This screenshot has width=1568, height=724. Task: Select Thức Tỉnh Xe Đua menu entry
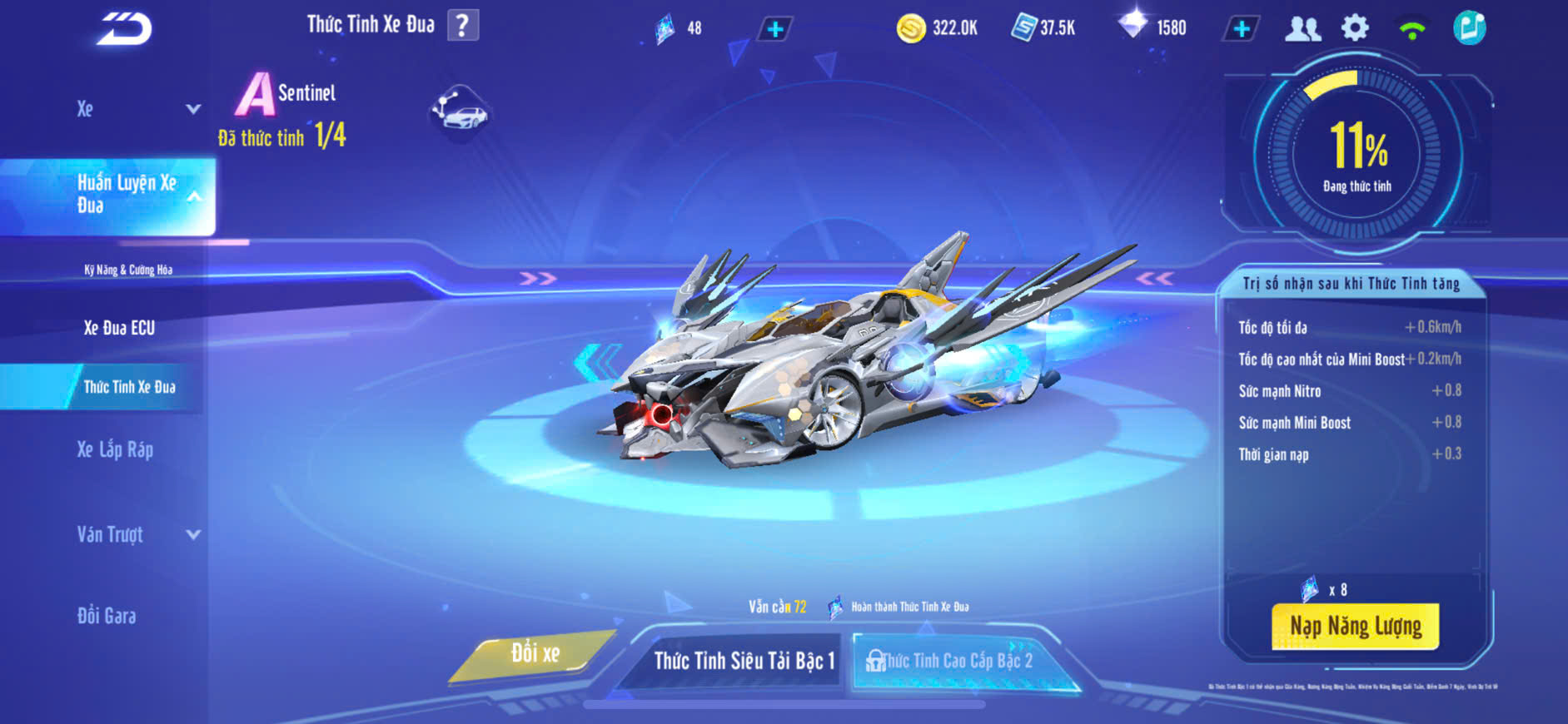pyautogui.click(x=129, y=387)
